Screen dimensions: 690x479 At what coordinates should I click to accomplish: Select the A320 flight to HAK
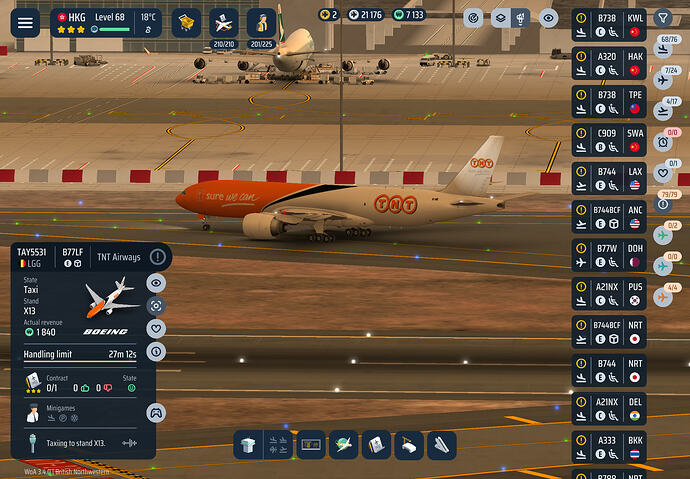(x=608, y=64)
